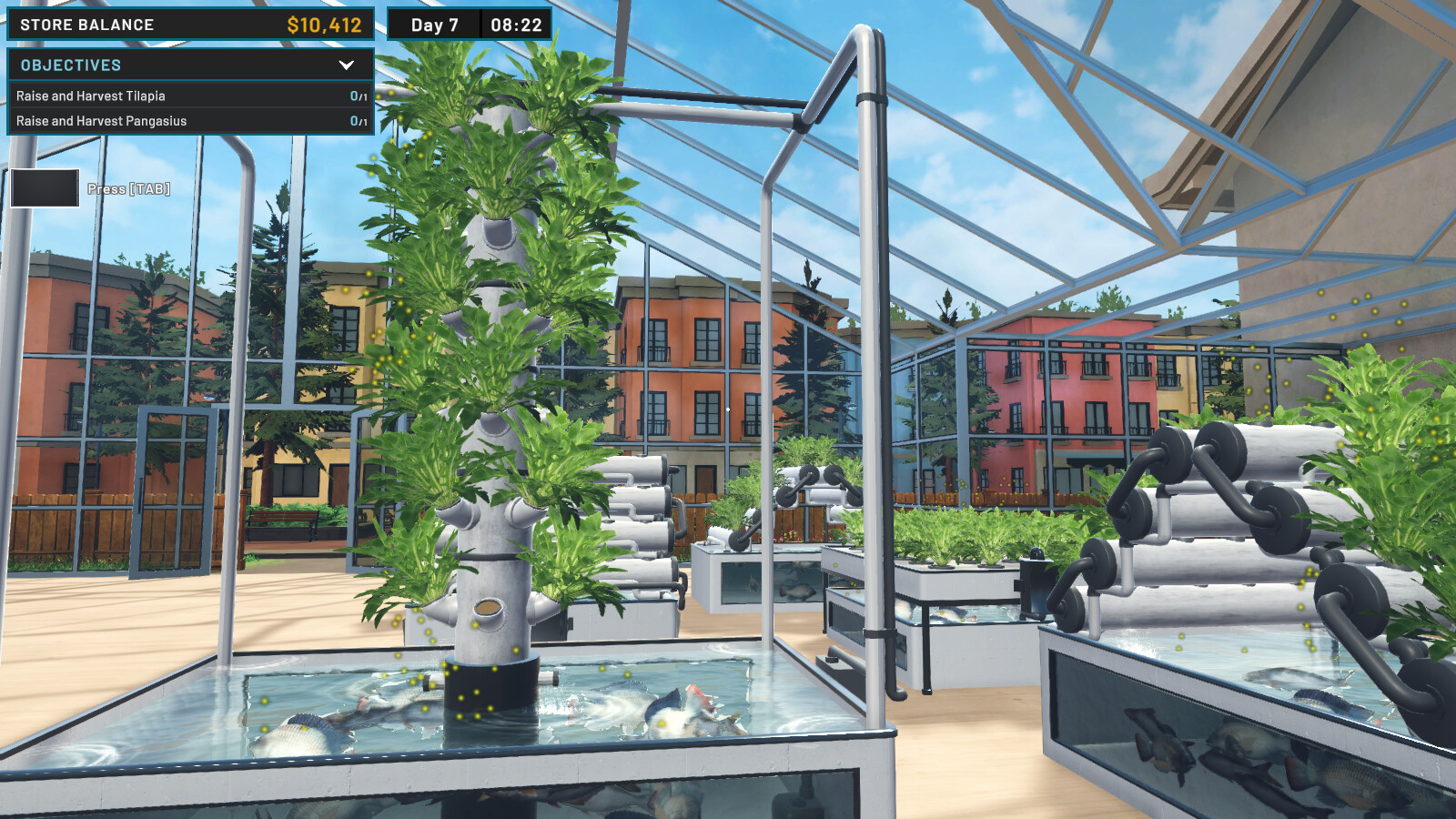This screenshot has width=1456, height=819.
Task: Open the tablet via the Press [TAB] icon
Action: click(44, 188)
